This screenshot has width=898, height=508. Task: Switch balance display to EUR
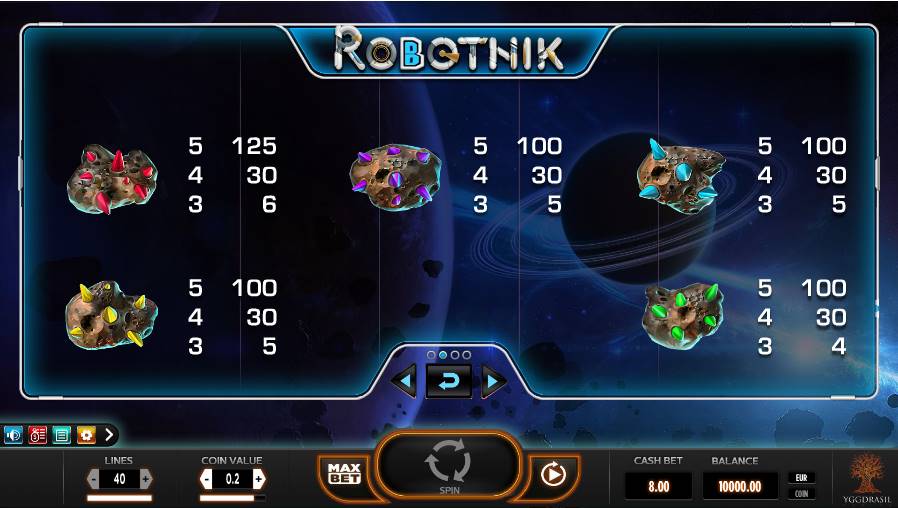point(801,478)
